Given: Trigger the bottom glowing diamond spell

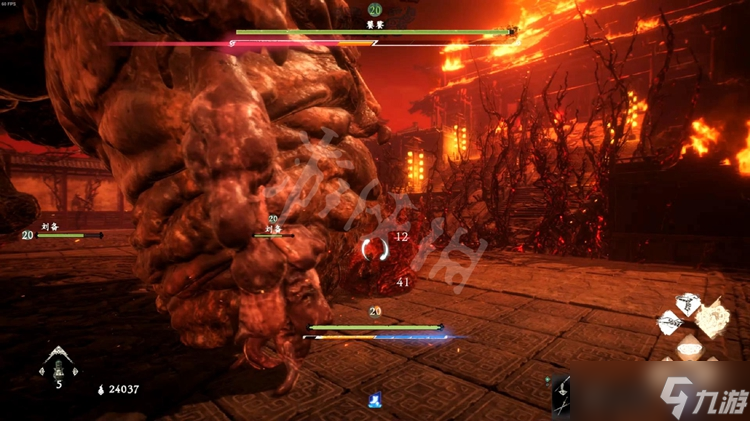Looking at the screenshot, I should (689, 348).
